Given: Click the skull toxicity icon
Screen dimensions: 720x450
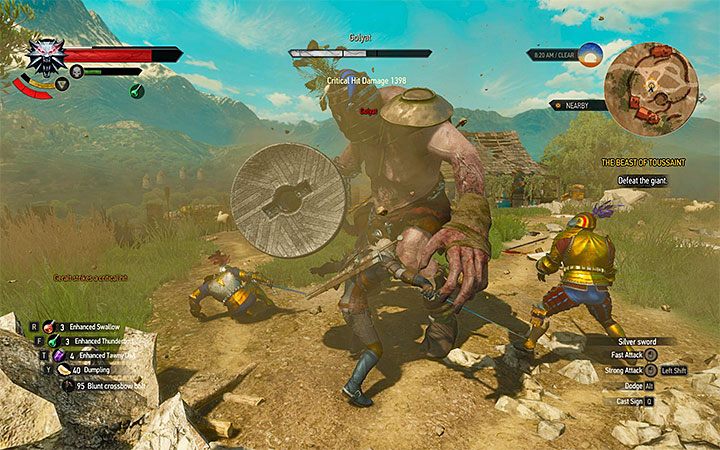Looking at the screenshot, I should (x=75, y=71).
